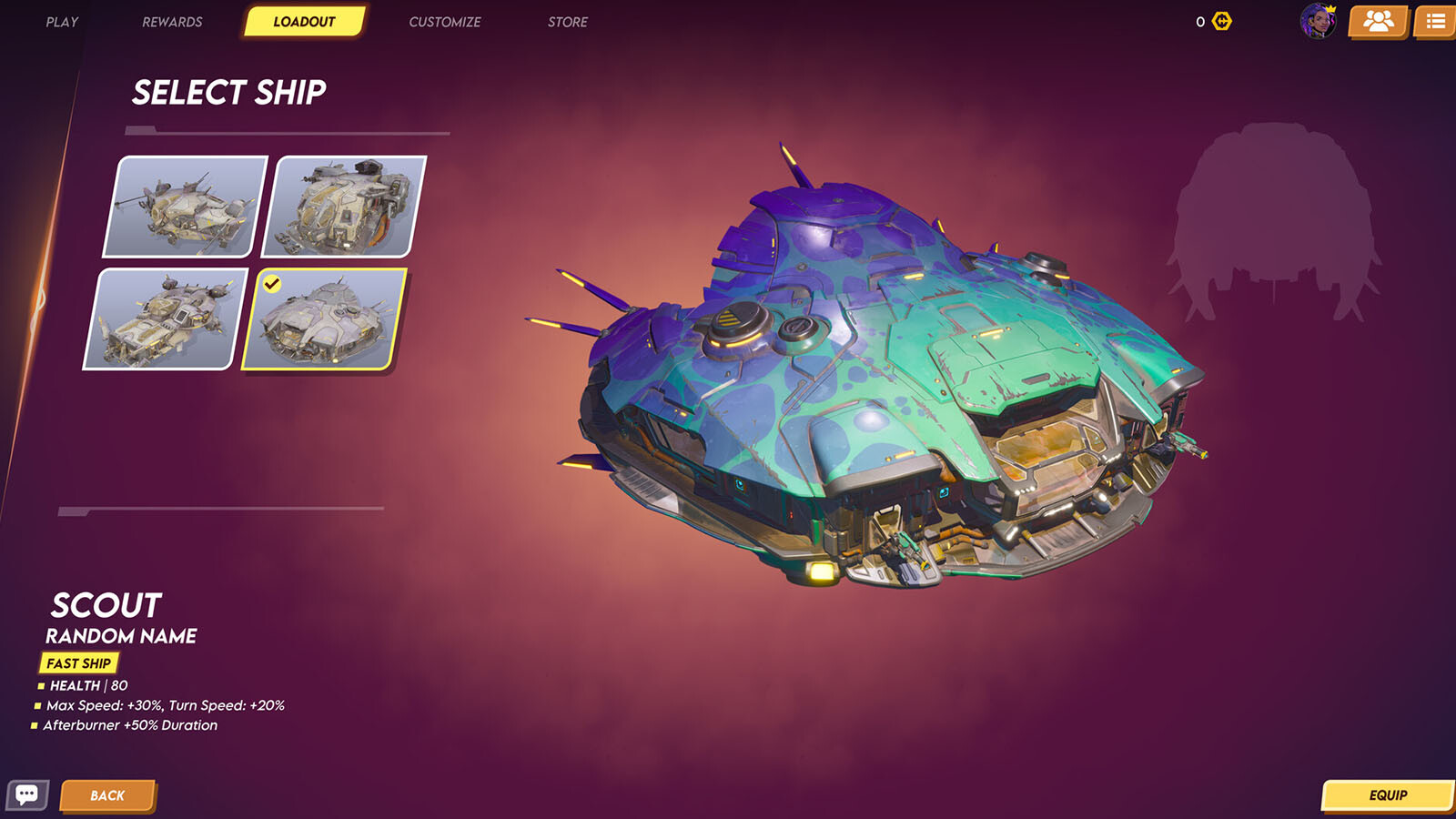The width and height of the screenshot is (1456, 819).
Task: Open the player profile avatar
Action: tap(1317, 21)
